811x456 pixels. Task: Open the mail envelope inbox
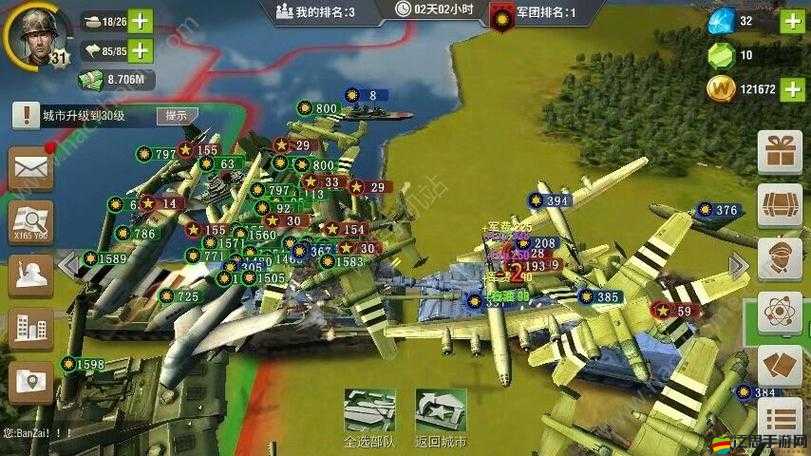pos(31,168)
